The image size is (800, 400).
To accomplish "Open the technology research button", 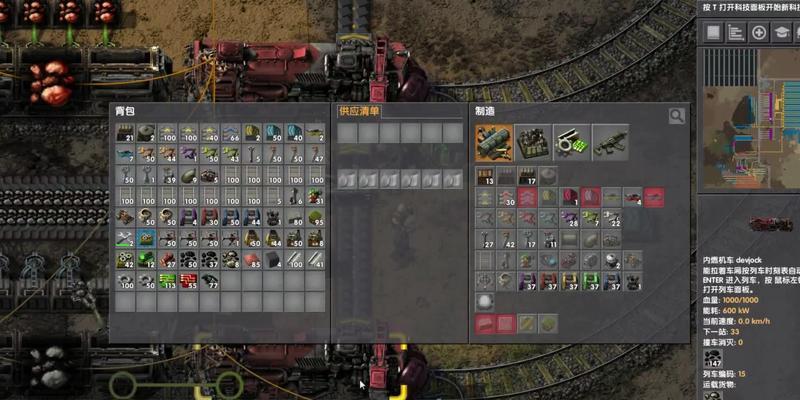I will [x=783, y=32].
